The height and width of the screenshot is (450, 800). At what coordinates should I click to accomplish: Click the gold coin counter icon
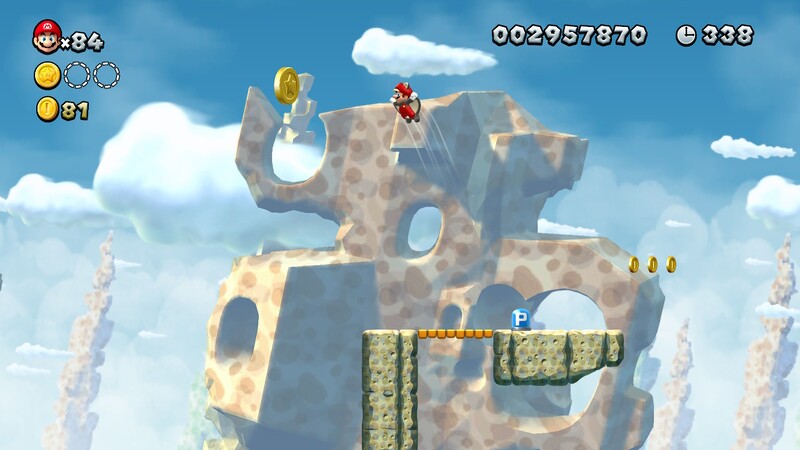point(47,110)
